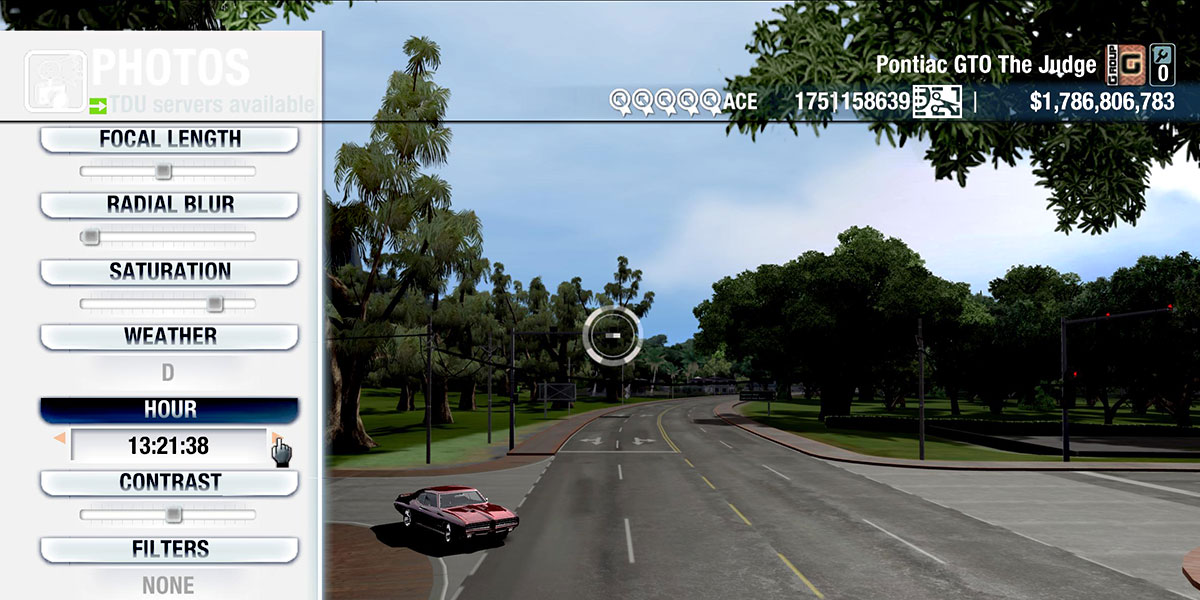Viewport: 1200px width, 600px height.
Task: Select the highlighted Hour option
Action: pos(169,410)
